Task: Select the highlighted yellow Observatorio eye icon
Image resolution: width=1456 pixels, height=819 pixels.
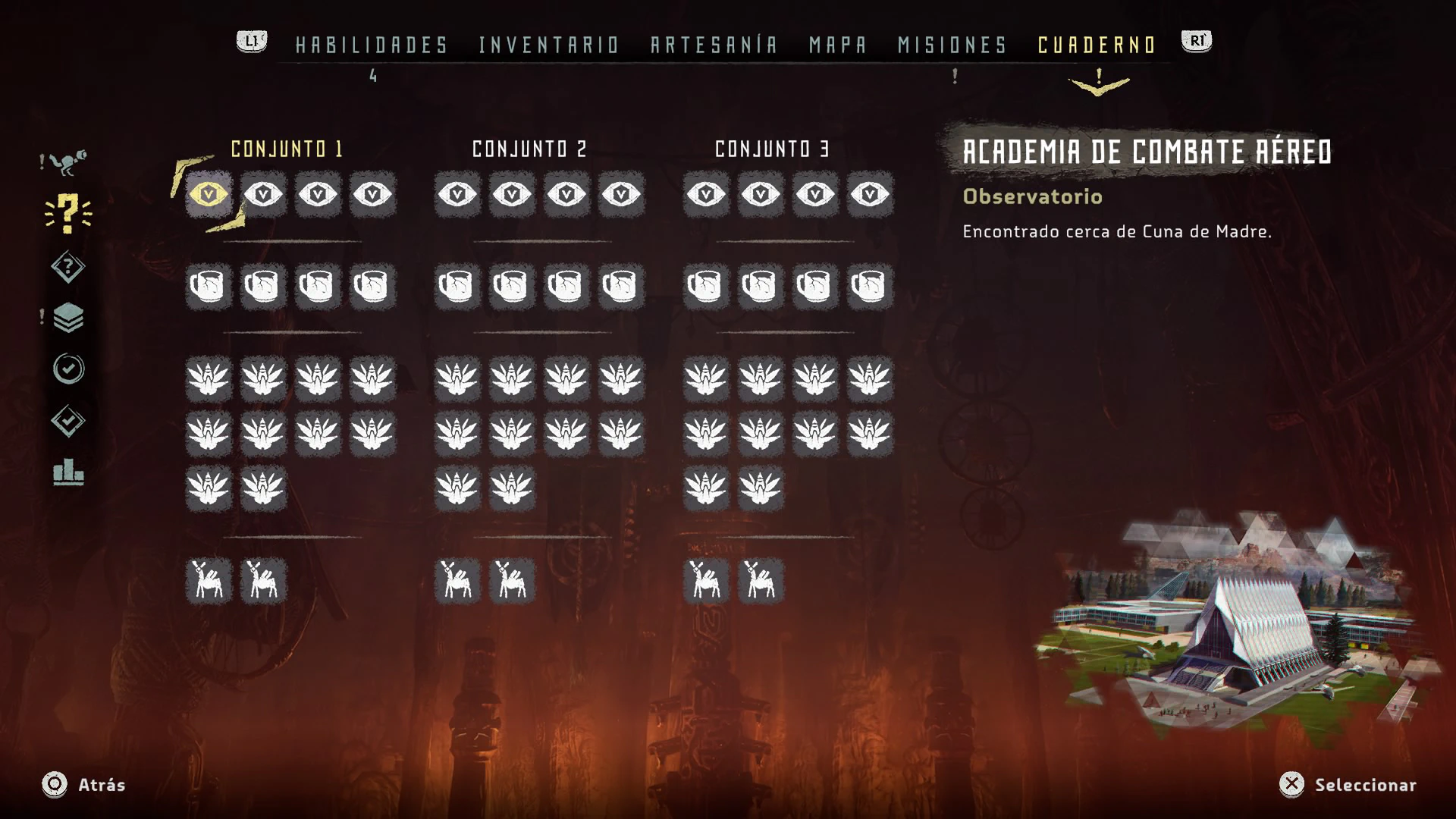Action: click(x=209, y=195)
